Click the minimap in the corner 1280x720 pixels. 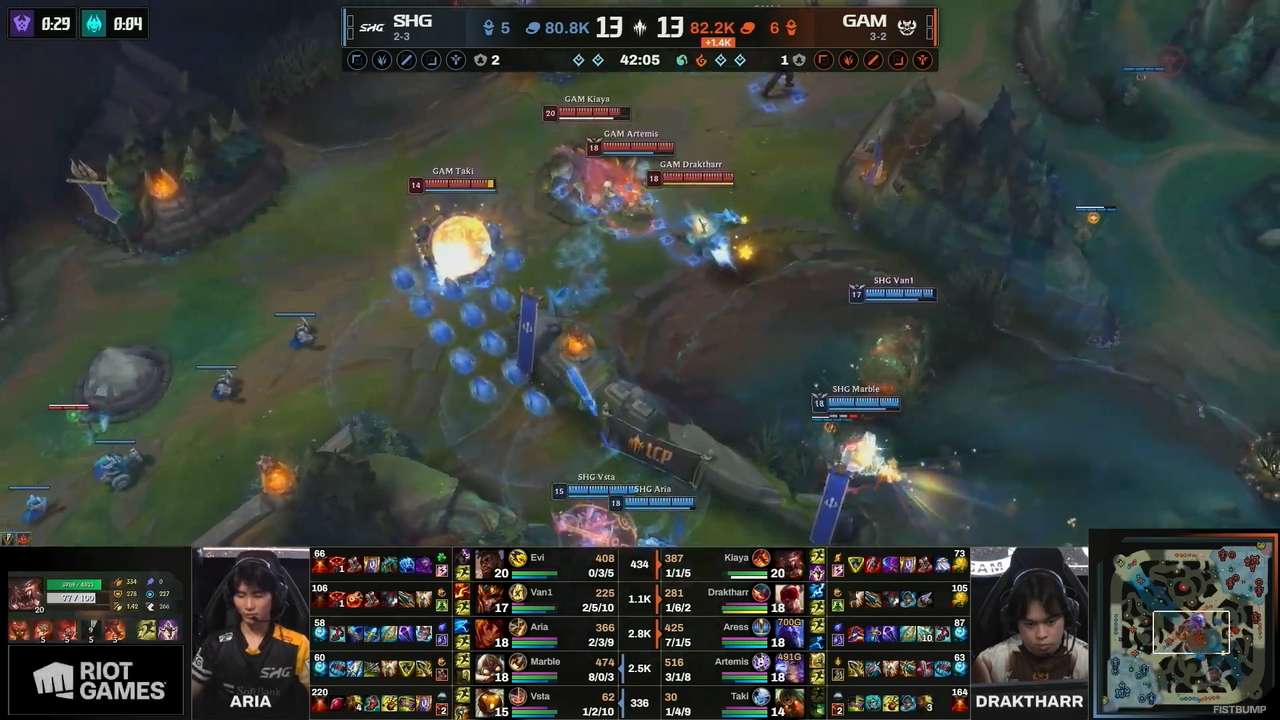click(x=1186, y=625)
